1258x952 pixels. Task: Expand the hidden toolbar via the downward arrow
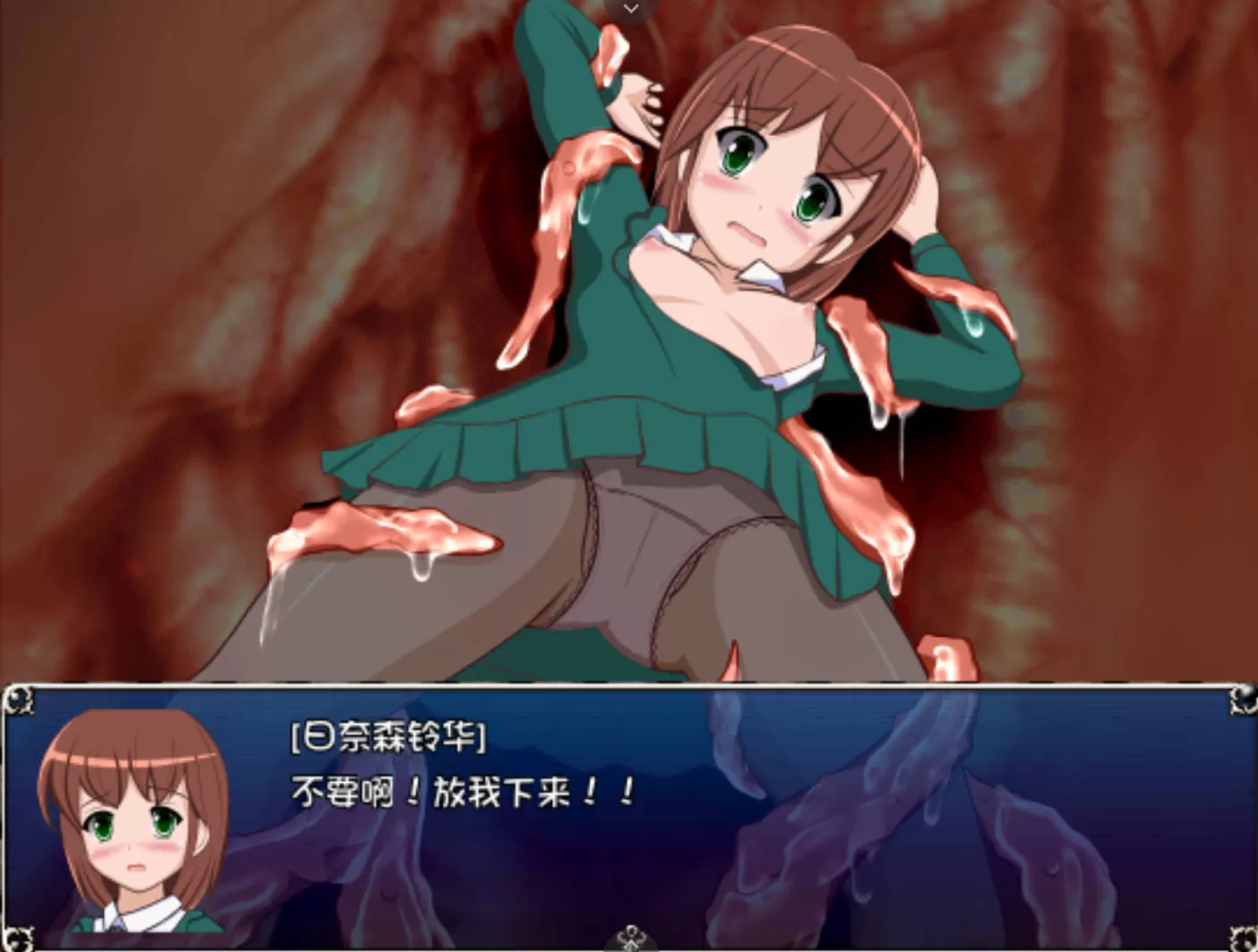pos(630,9)
